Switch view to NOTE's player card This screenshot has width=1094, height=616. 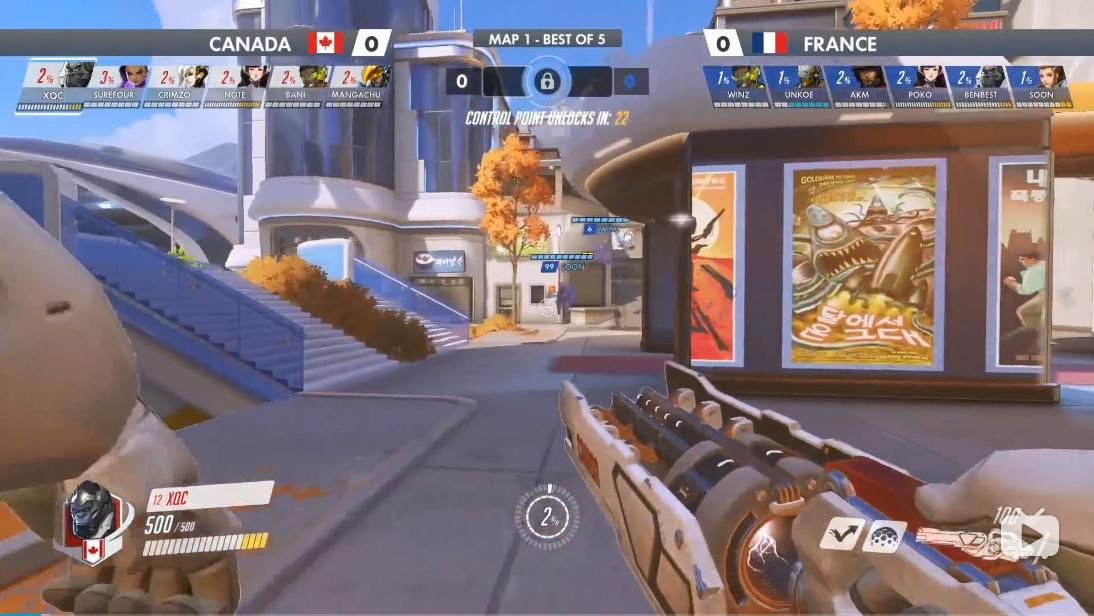click(233, 86)
